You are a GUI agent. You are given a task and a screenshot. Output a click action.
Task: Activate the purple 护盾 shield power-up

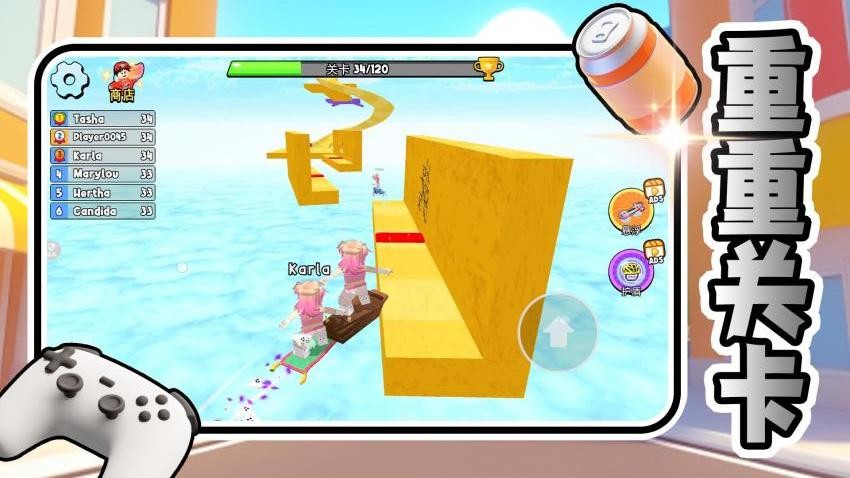[630, 272]
